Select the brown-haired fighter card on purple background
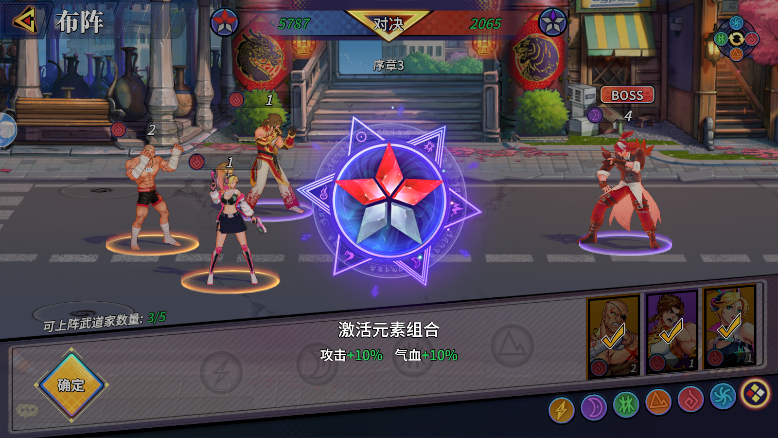 [x=671, y=332]
